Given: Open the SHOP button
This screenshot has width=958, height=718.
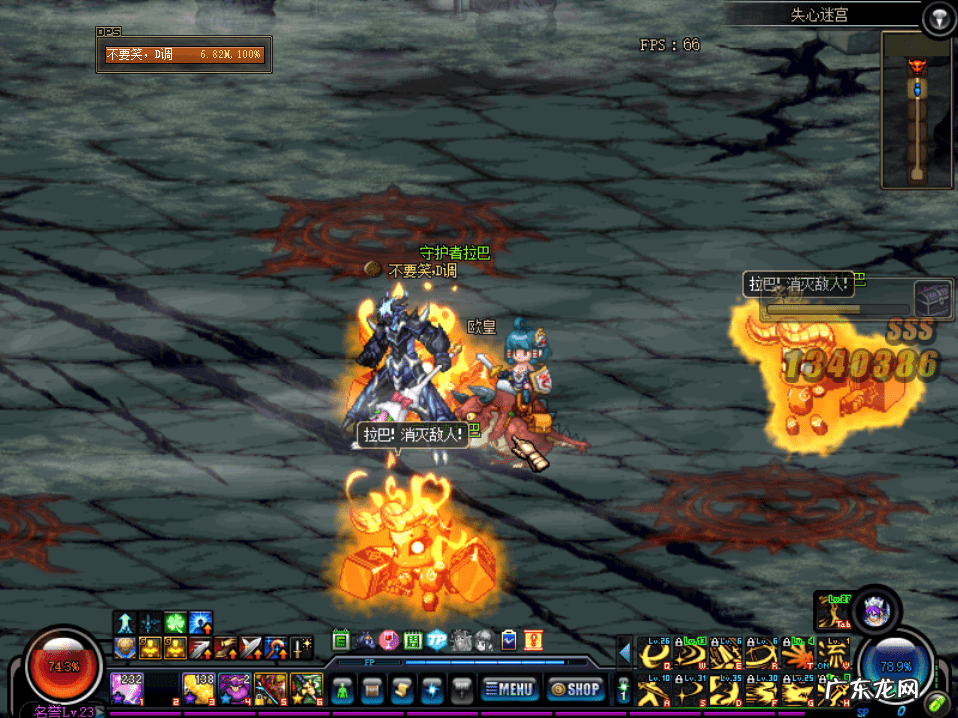Looking at the screenshot, I should [575, 688].
